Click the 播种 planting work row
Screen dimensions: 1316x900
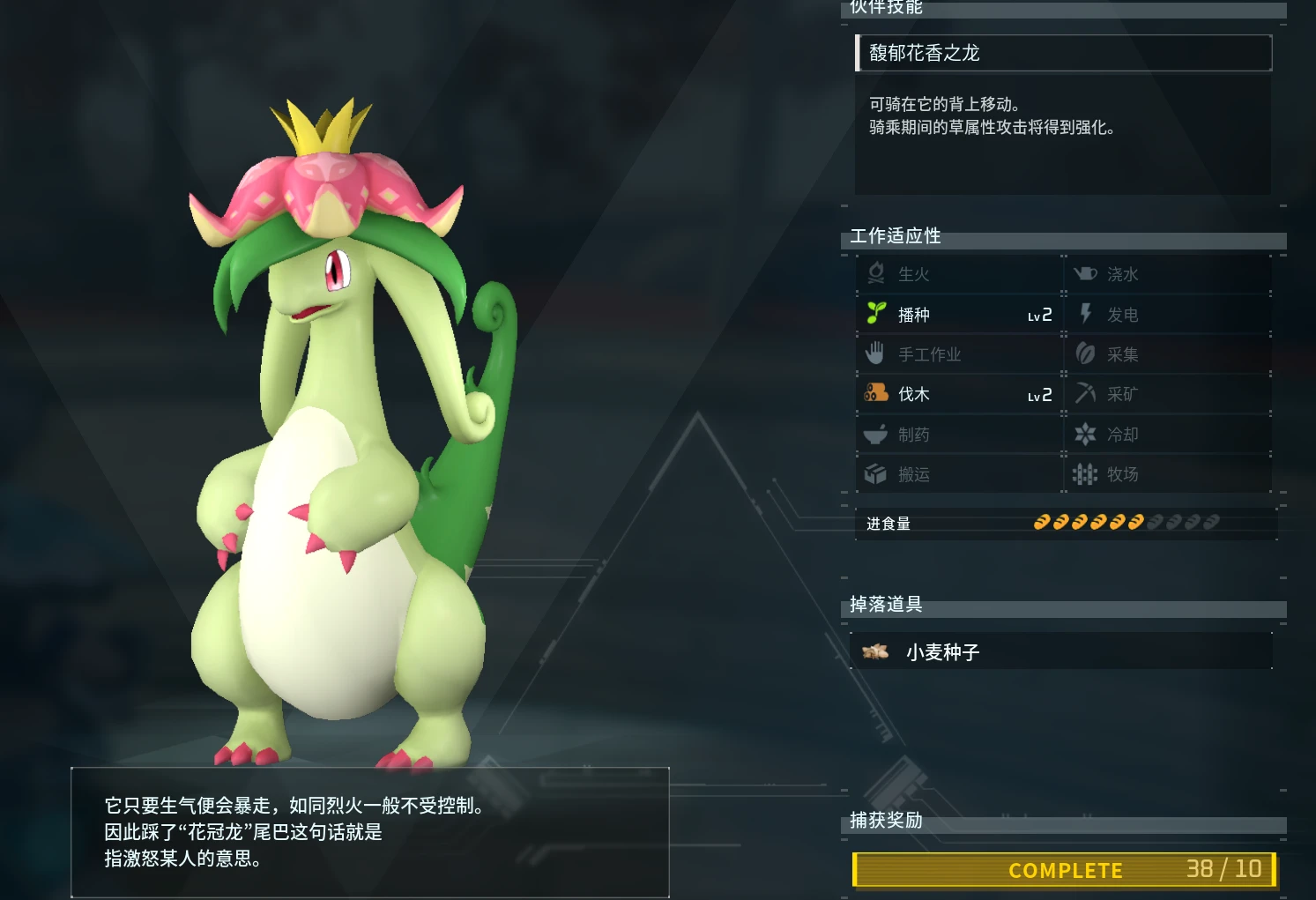coord(959,315)
